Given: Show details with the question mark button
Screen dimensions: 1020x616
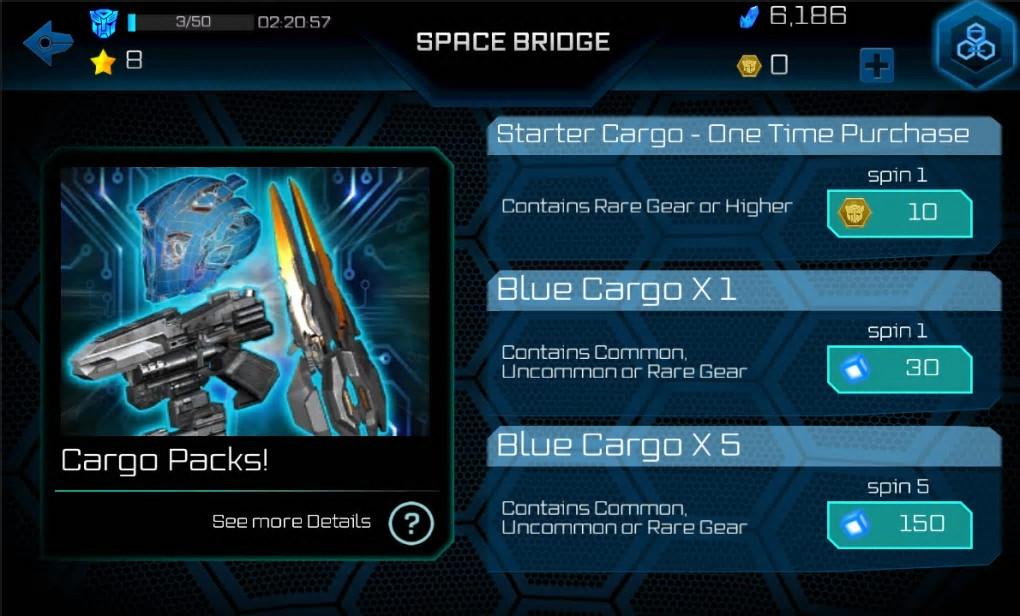Looking at the screenshot, I should (x=411, y=522).
